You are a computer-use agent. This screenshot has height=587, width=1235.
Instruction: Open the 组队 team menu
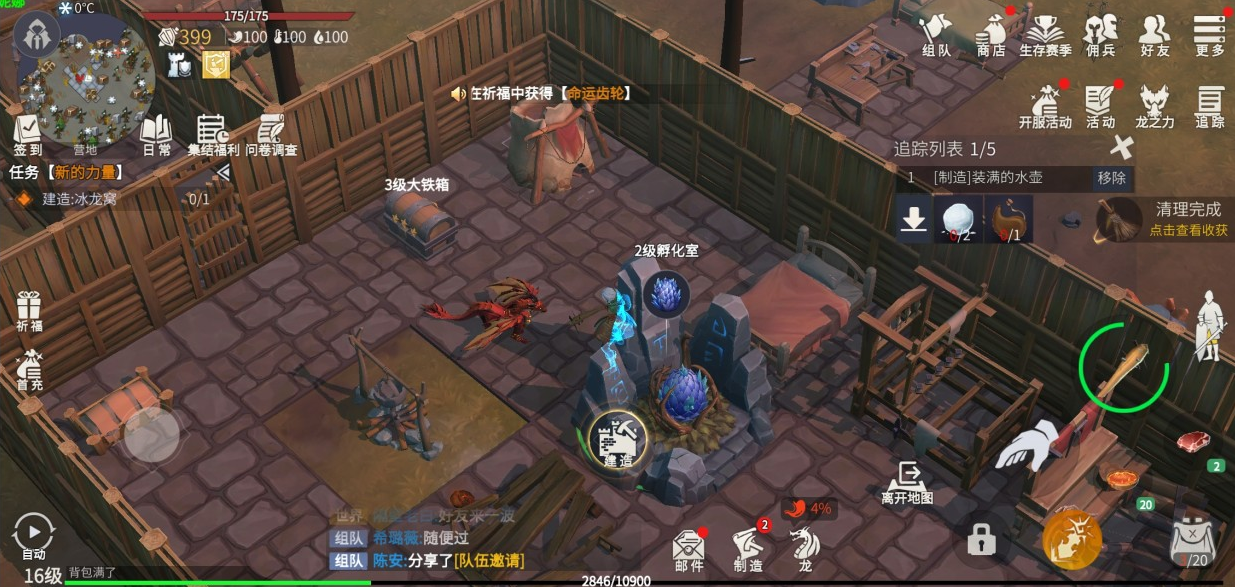936,34
